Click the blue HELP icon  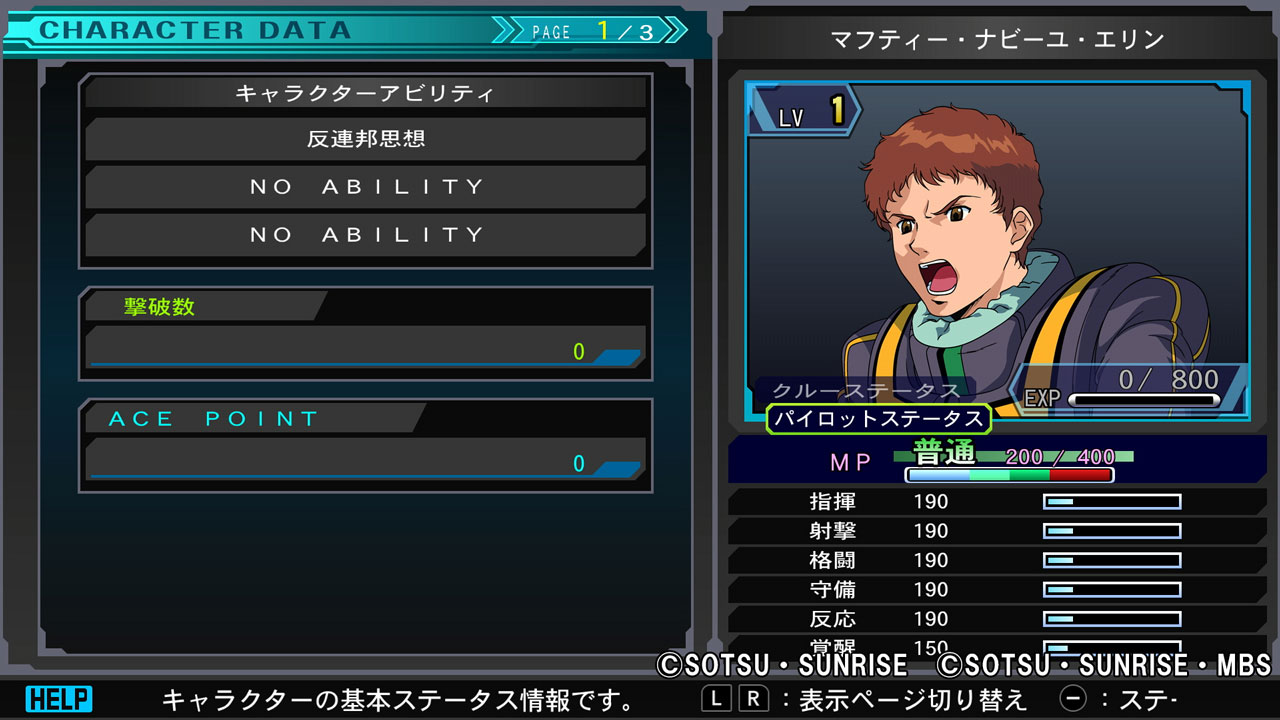point(58,699)
